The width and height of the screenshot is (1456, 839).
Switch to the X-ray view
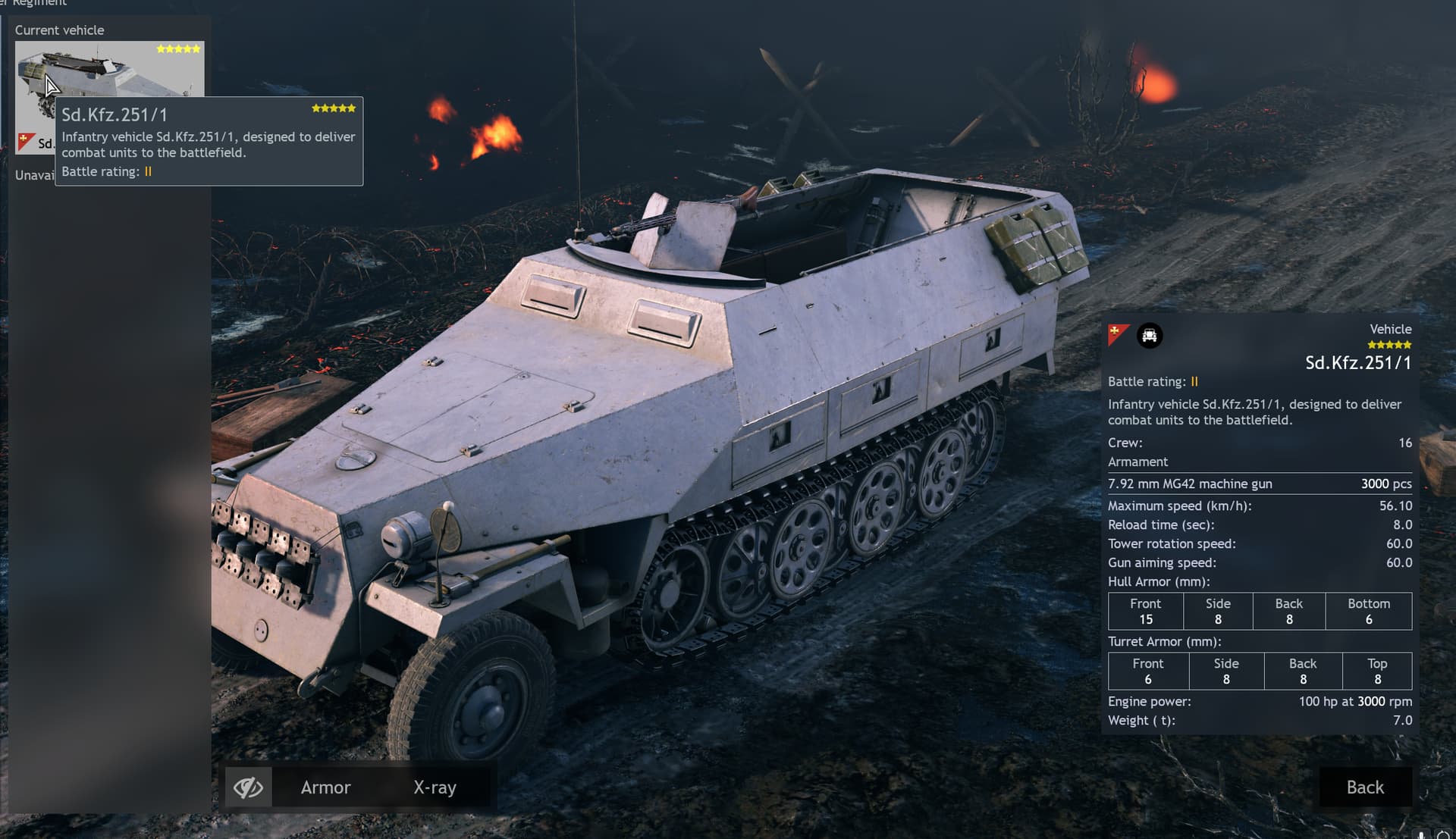tap(435, 787)
